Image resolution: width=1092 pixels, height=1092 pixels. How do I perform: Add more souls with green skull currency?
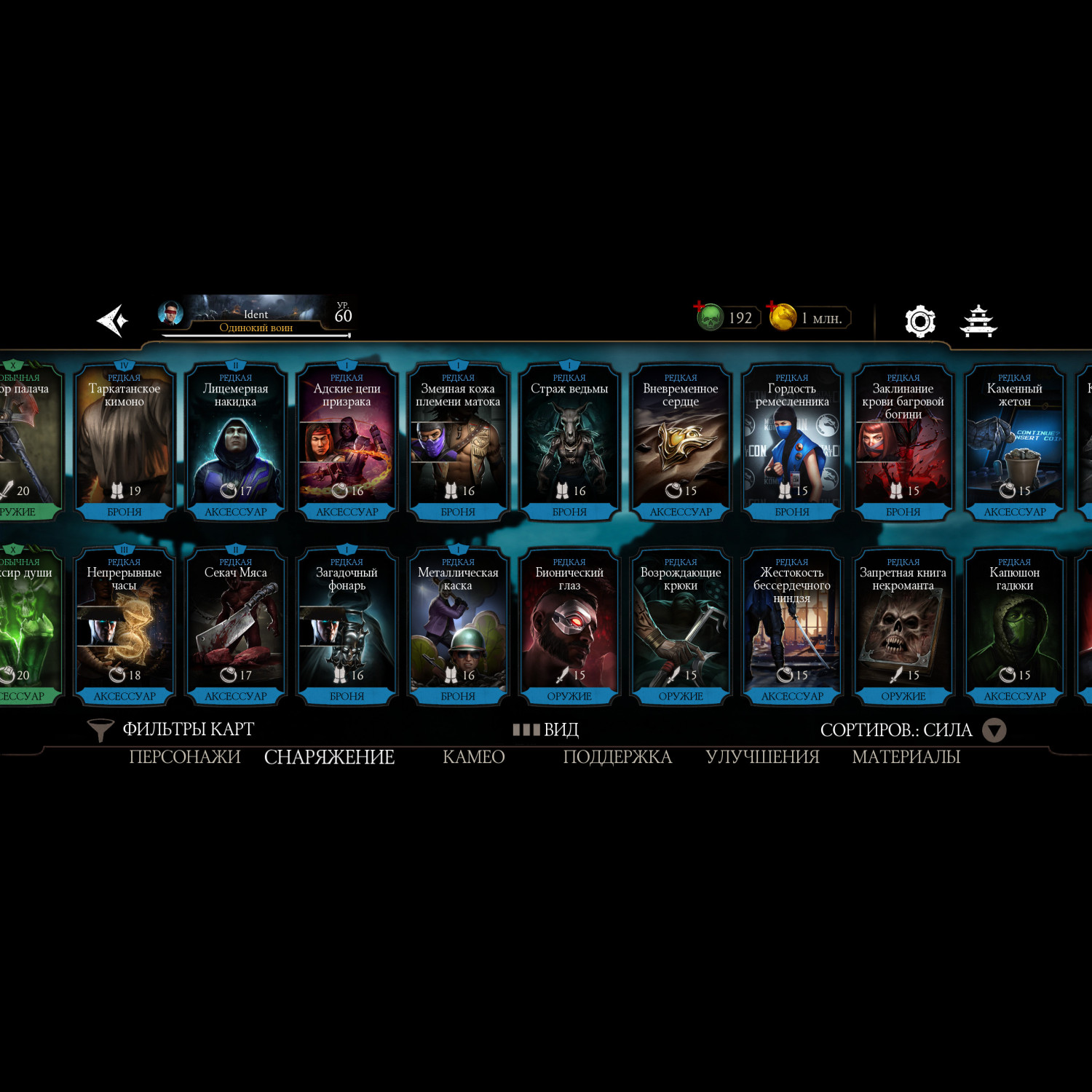point(708,317)
